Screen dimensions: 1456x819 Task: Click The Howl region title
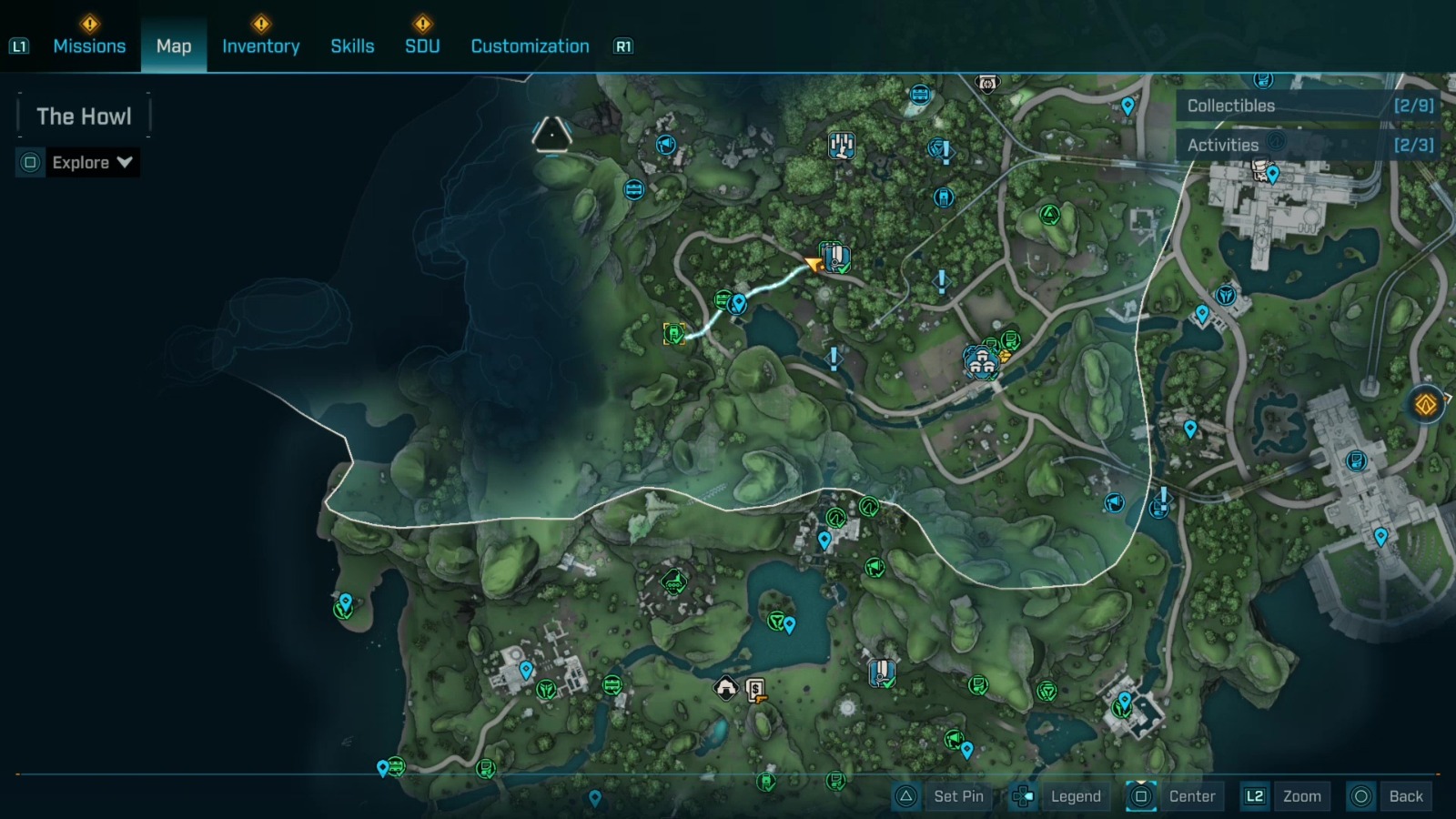[x=83, y=116]
